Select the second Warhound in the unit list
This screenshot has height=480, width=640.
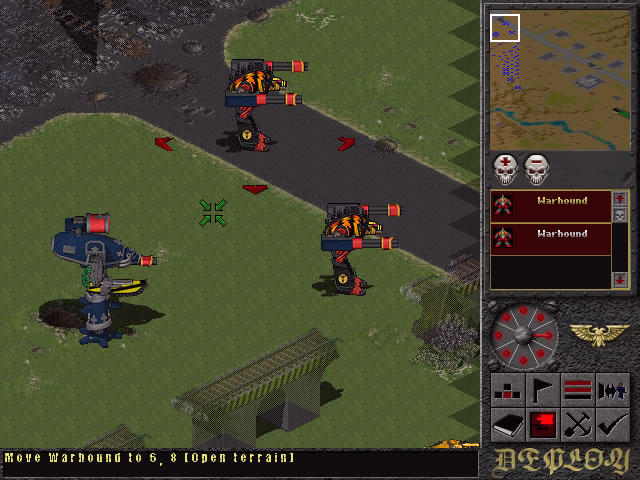[550, 238]
